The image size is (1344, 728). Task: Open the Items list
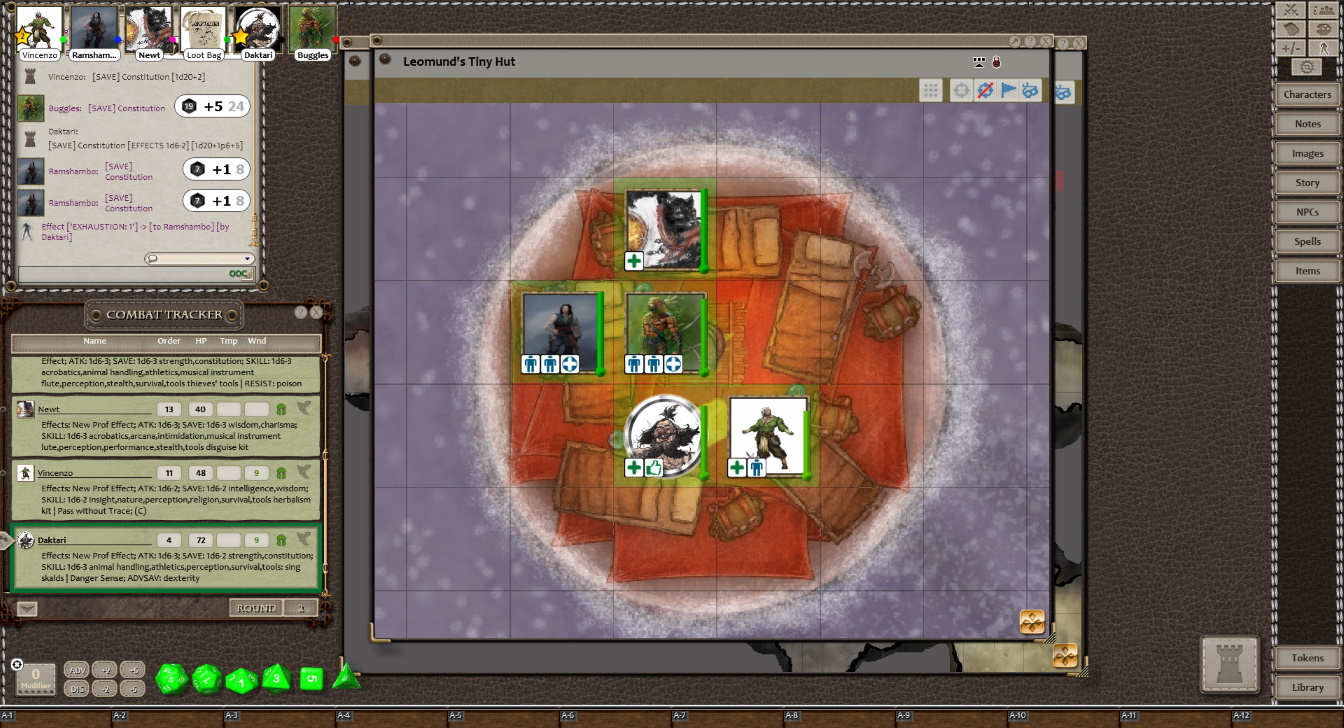tap(1307, 271)
